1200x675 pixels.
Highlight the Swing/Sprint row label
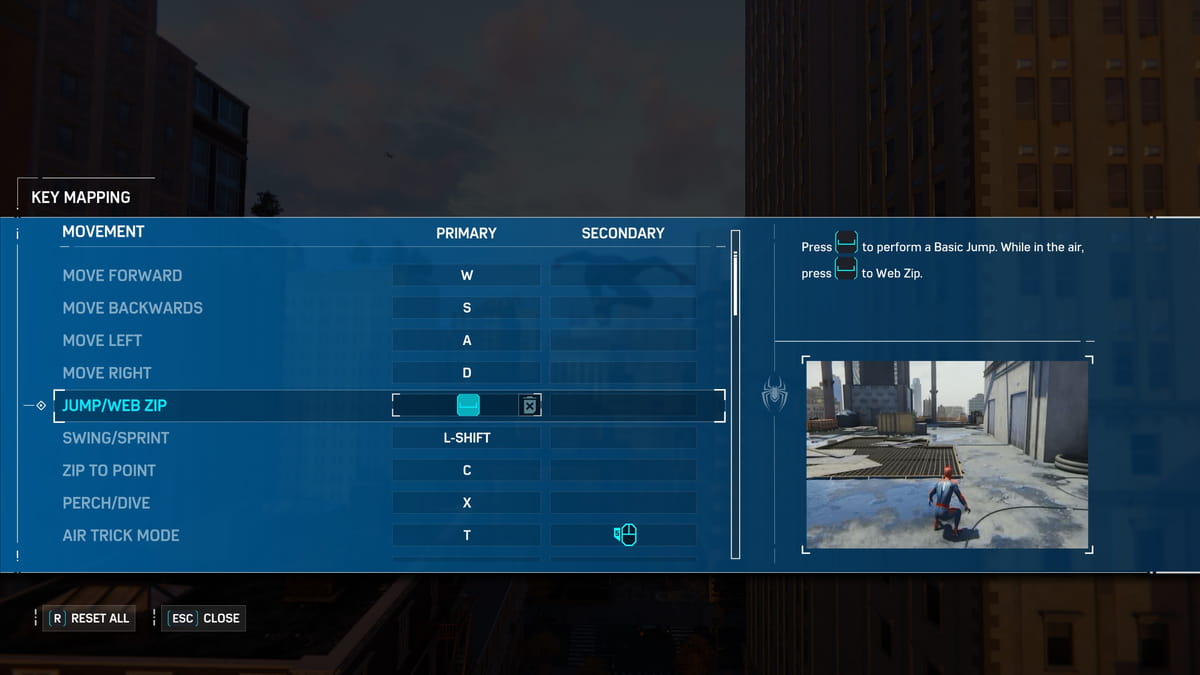116,438
